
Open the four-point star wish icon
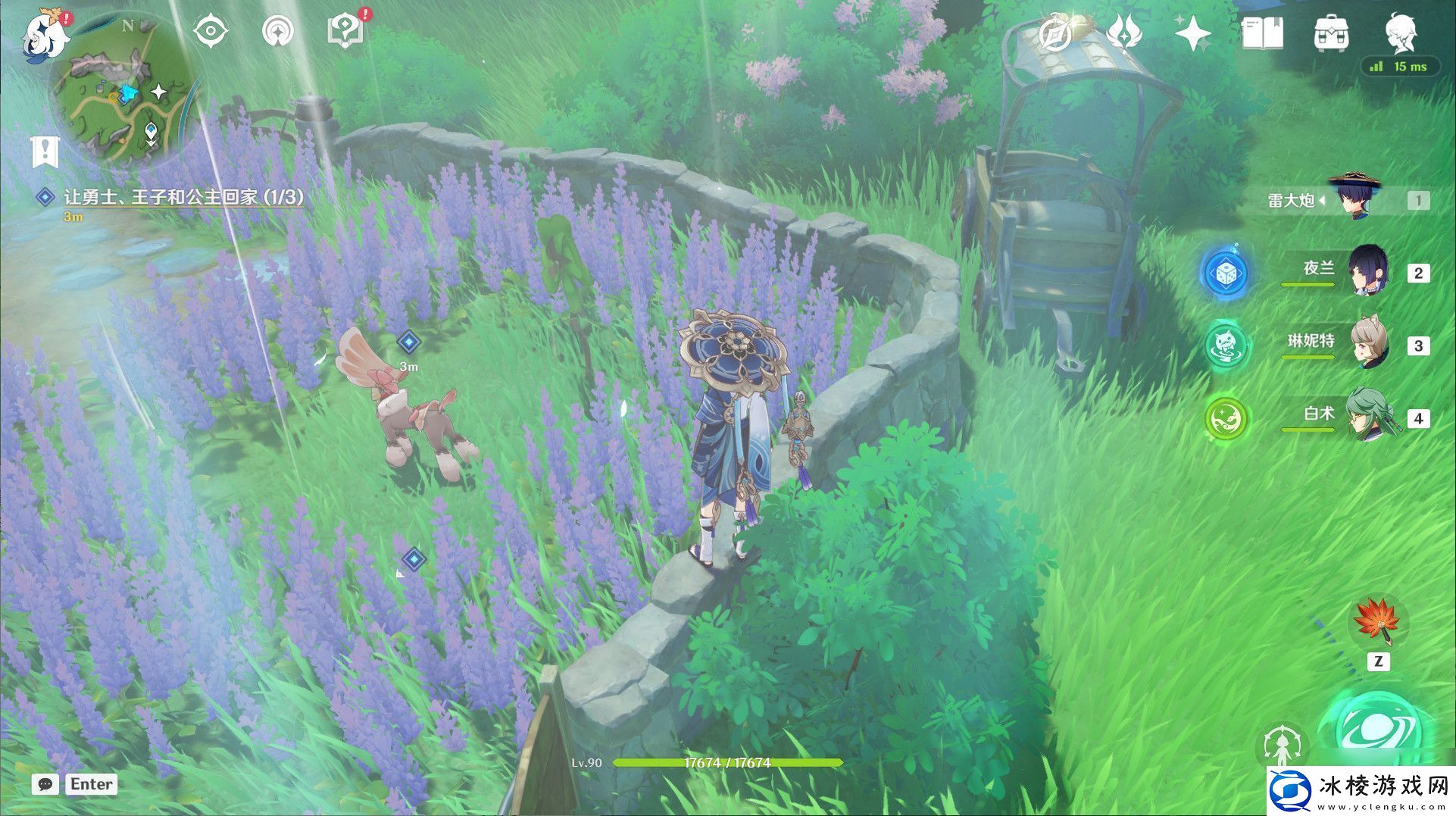(1192, 33)
